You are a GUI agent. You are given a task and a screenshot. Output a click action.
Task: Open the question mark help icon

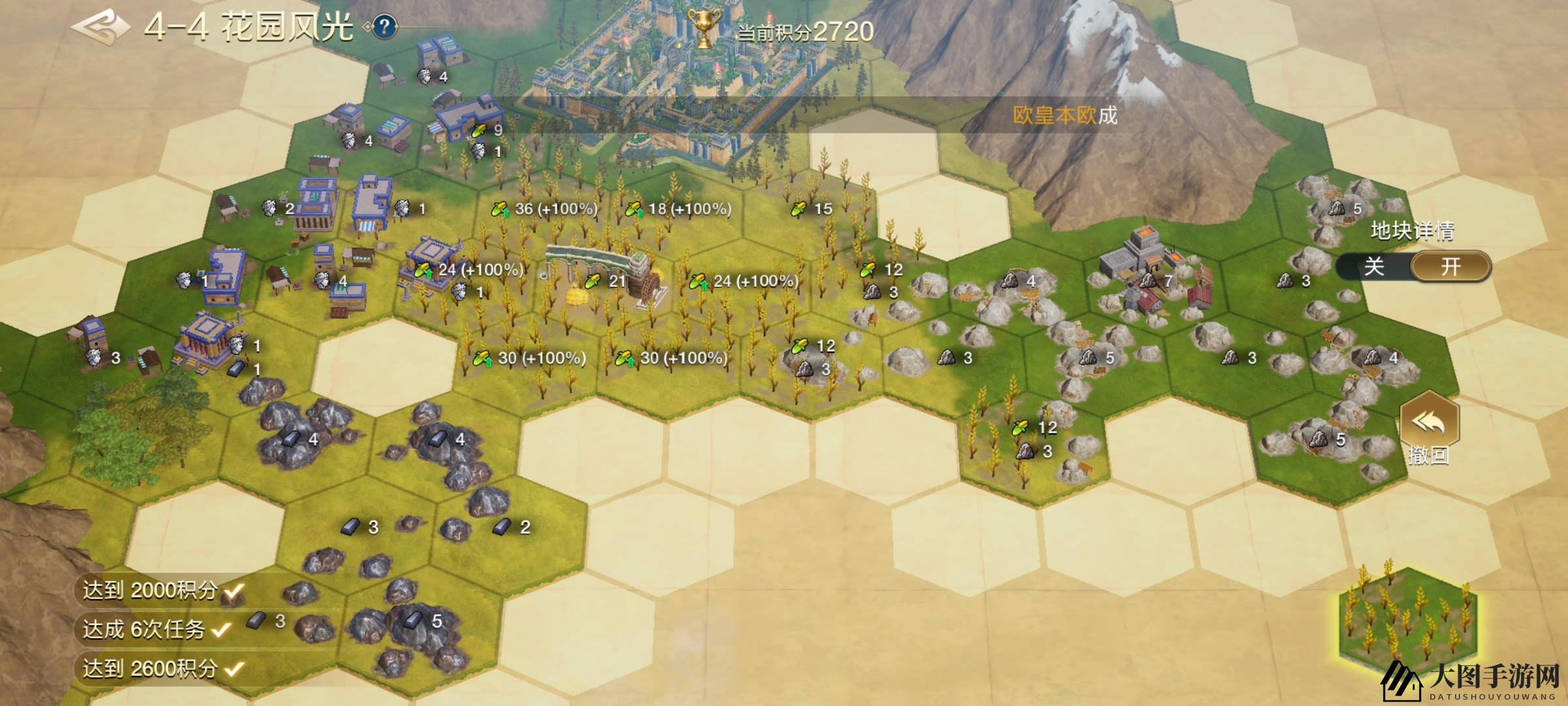click(385, 27)
